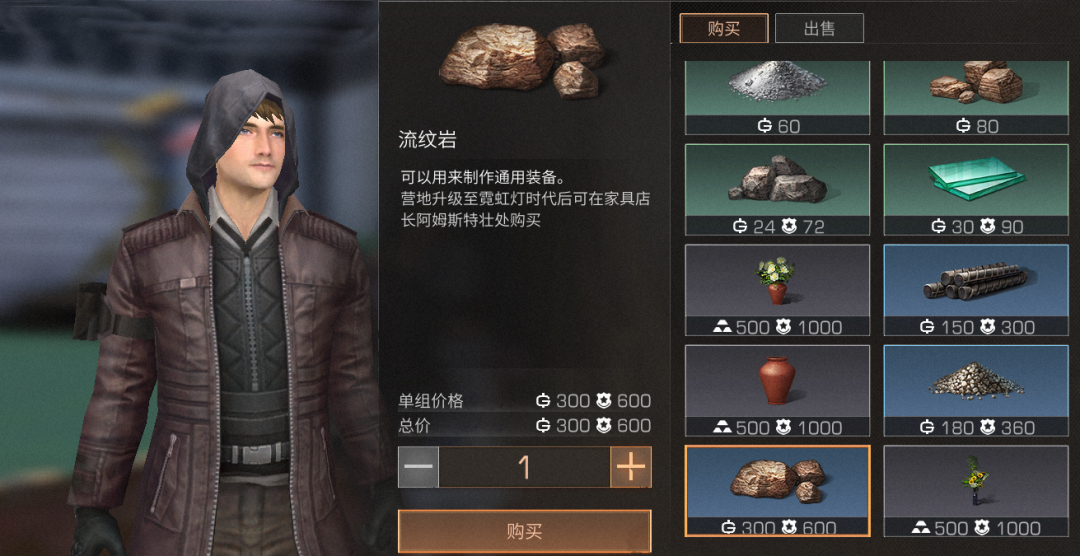Switch to the 购买 (buy) tab
Viewport: 1080px width, 556px height.
tap(723, 28)
